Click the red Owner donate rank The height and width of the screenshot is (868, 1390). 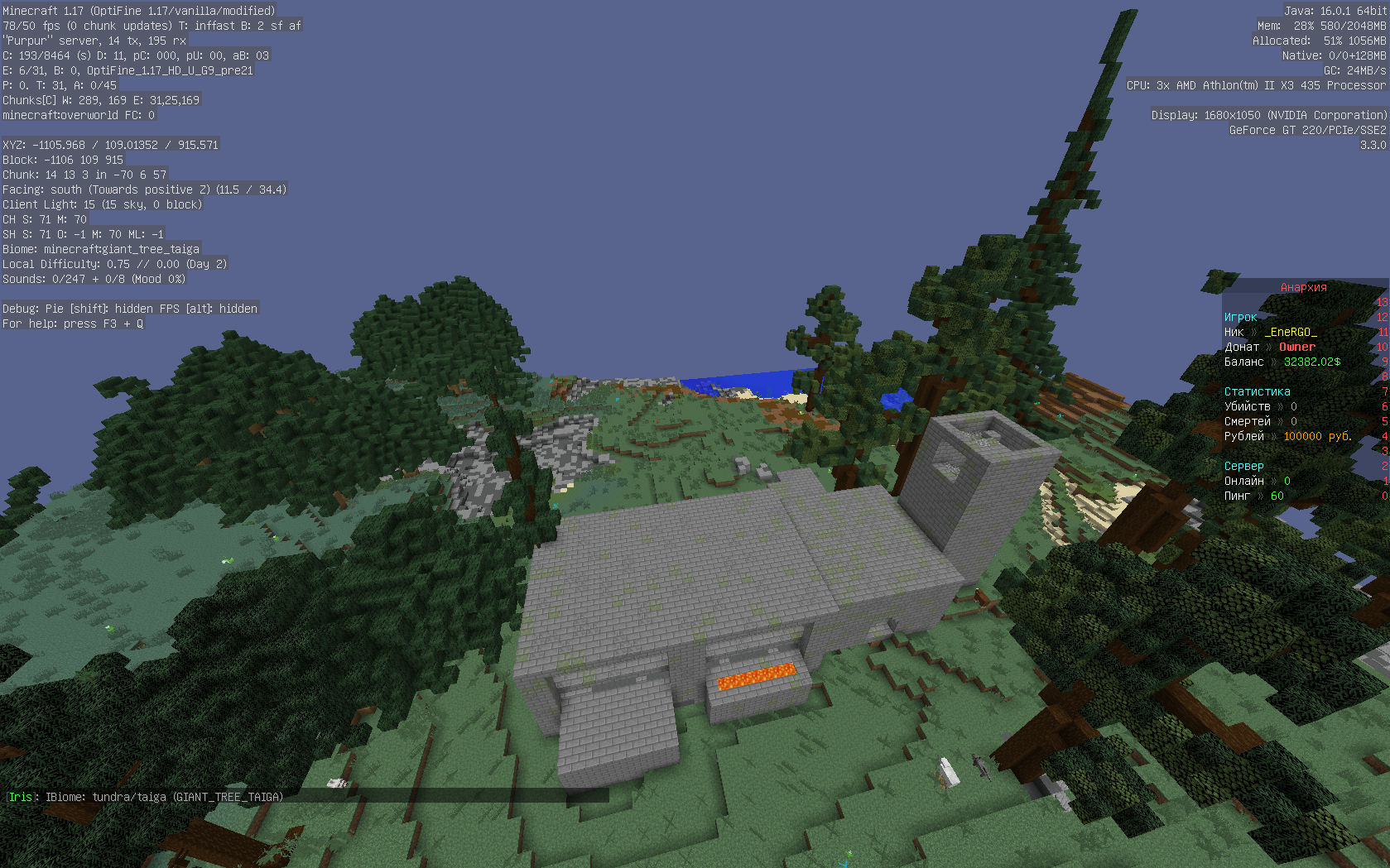(x=1296, y=347)
